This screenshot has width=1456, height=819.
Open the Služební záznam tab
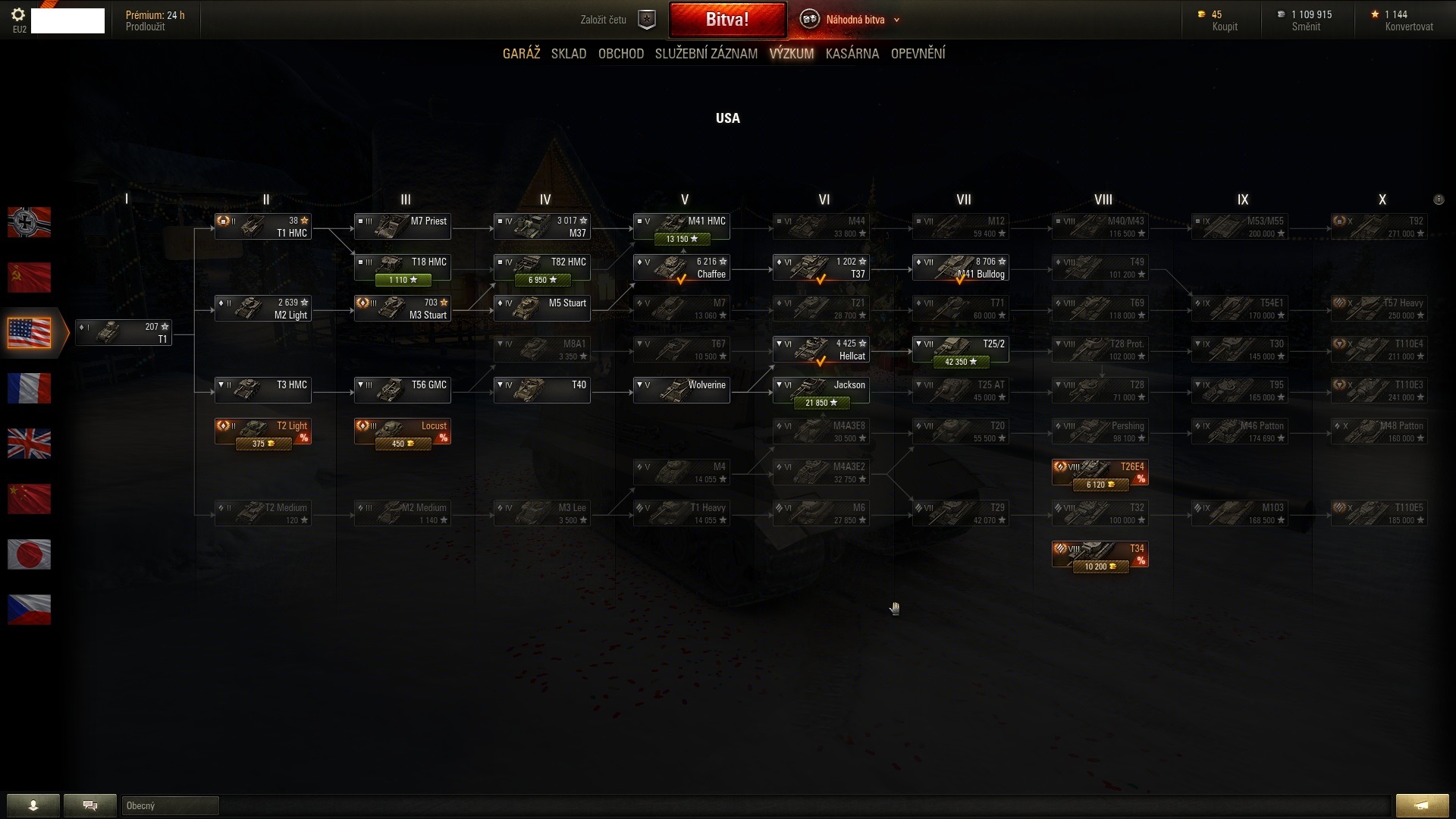(706, 54)
